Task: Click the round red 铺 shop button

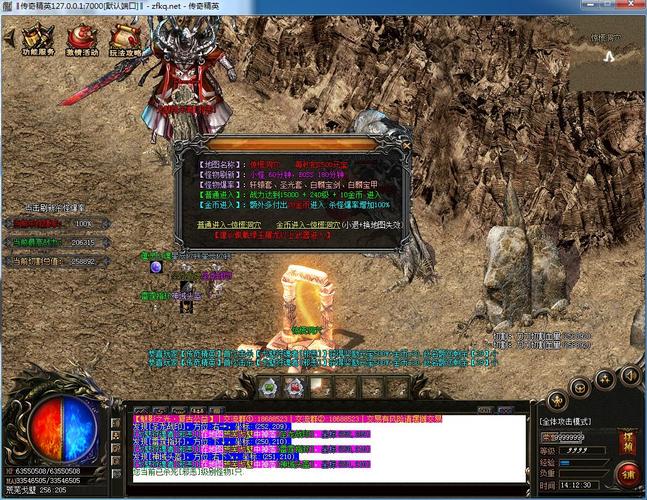Action: tap(626, 472)
